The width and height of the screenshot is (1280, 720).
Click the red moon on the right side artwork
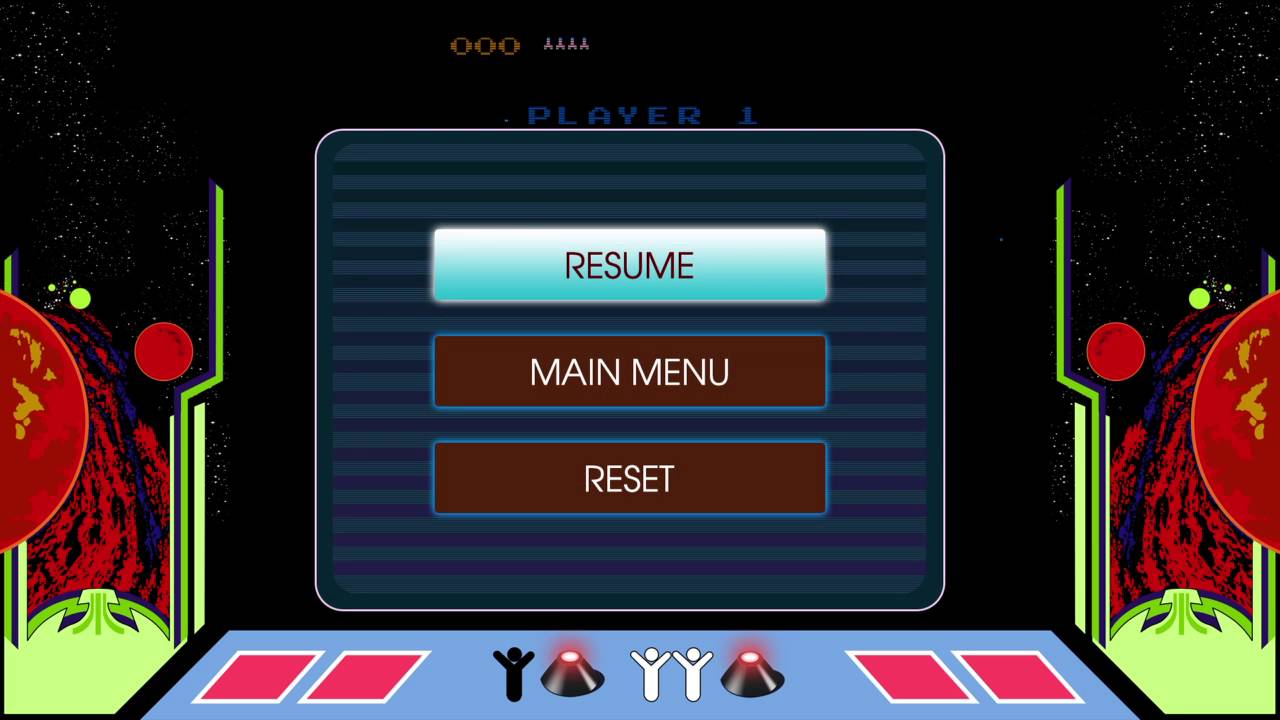1116,352
